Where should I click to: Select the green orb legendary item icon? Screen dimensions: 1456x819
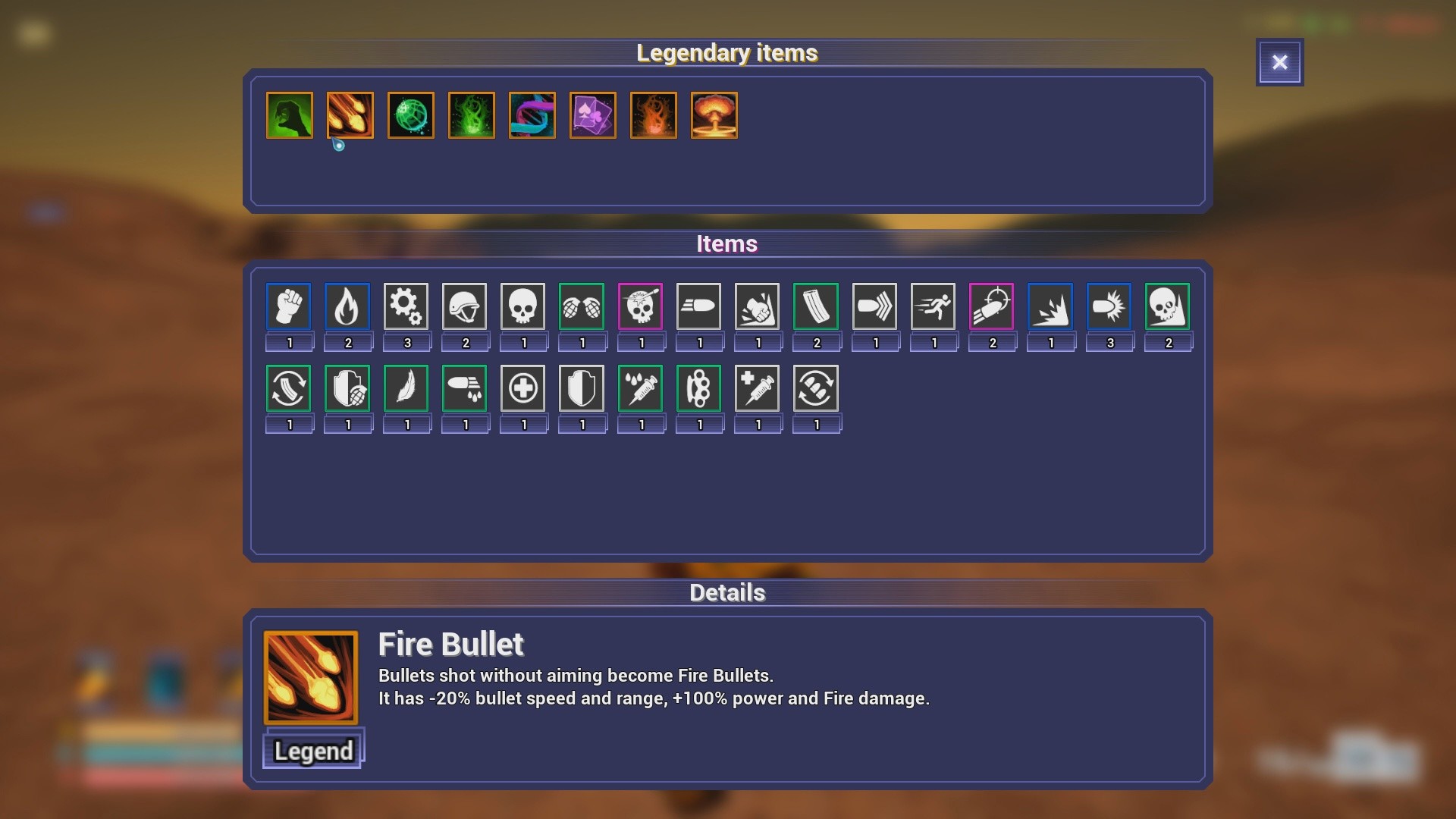click(x=410, y=115)
